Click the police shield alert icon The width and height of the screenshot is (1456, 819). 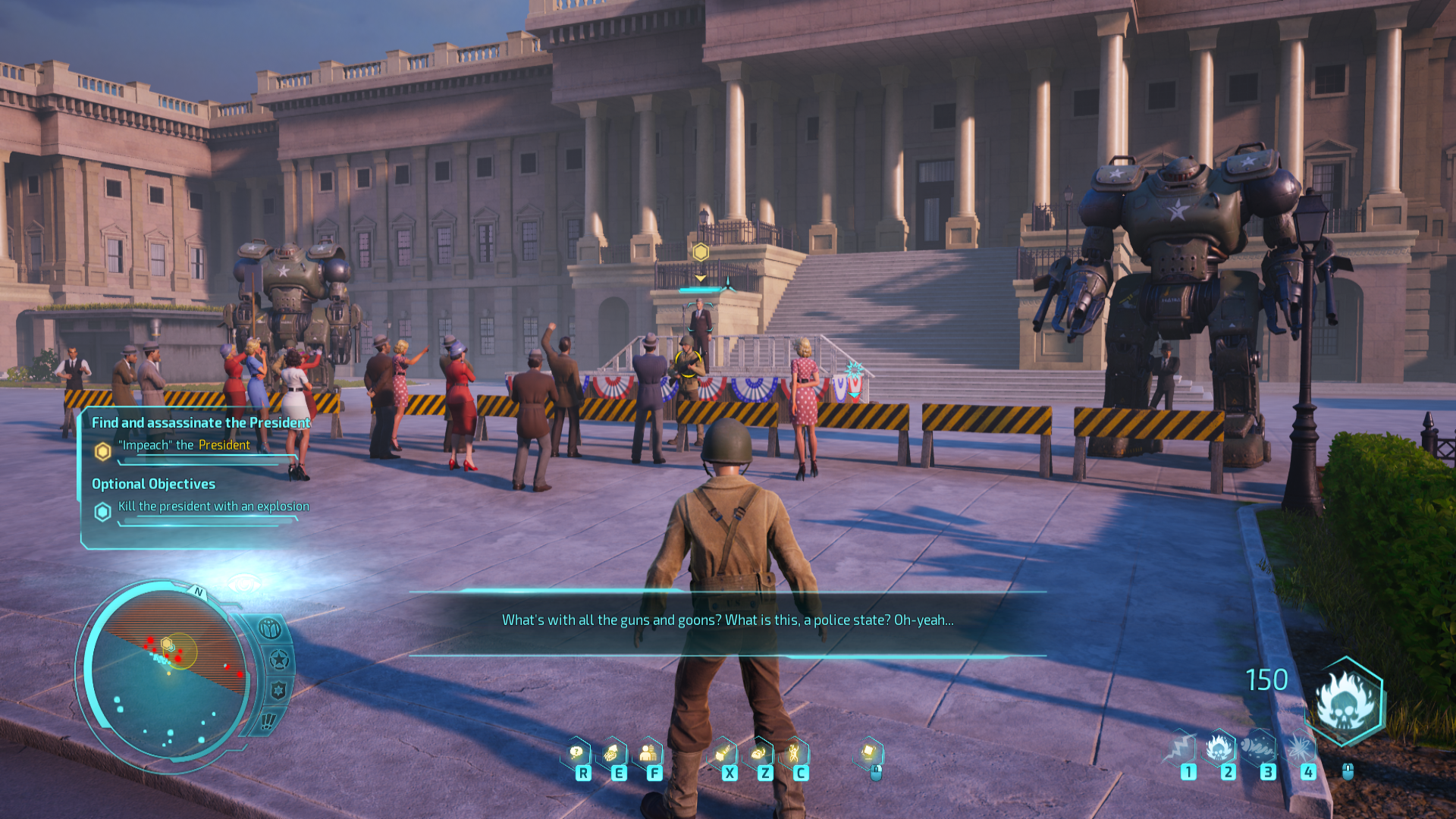click(x=278, y=691)
